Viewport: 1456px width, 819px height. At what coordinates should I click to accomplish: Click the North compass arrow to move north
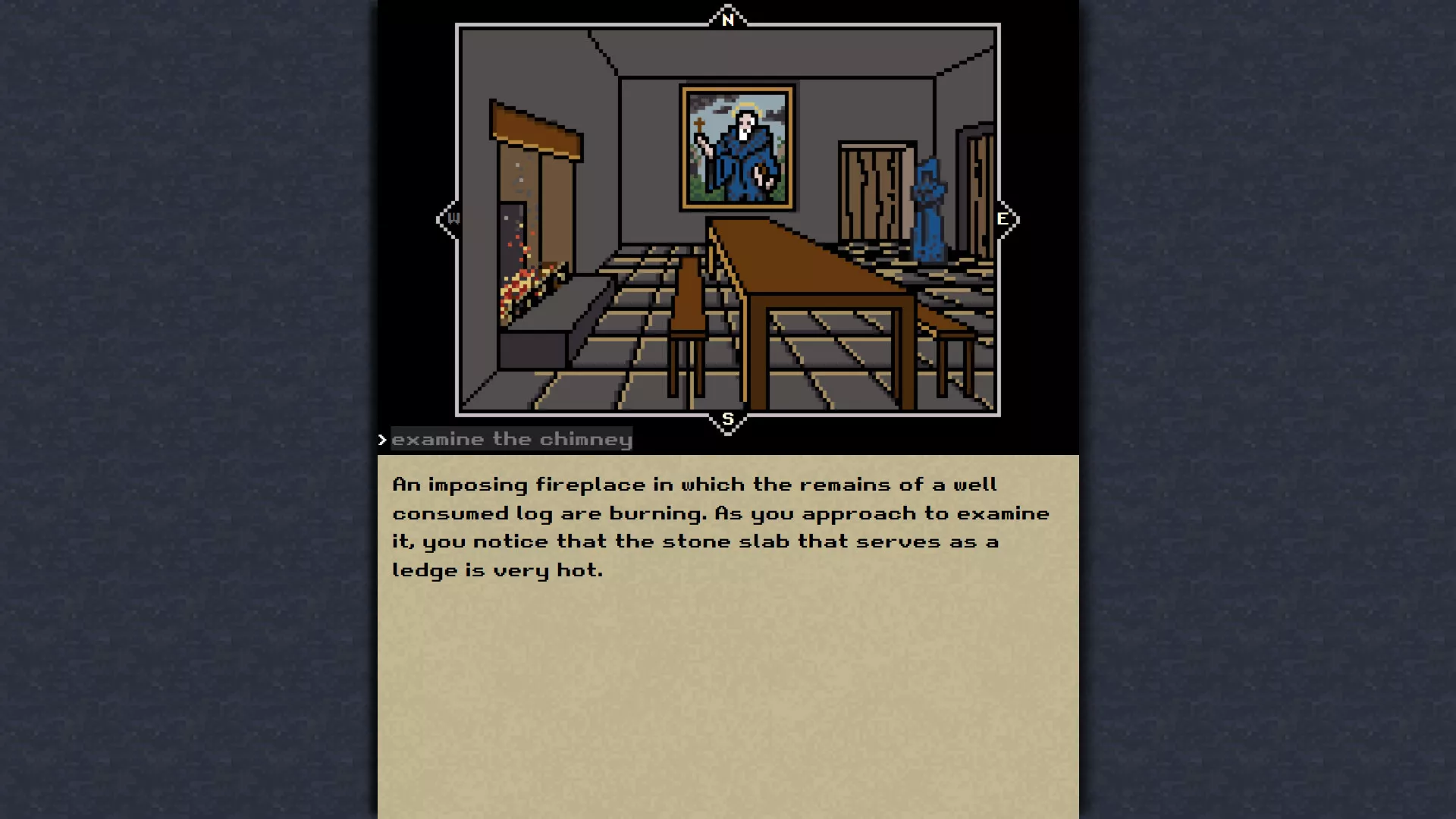(x=727, y=18)
